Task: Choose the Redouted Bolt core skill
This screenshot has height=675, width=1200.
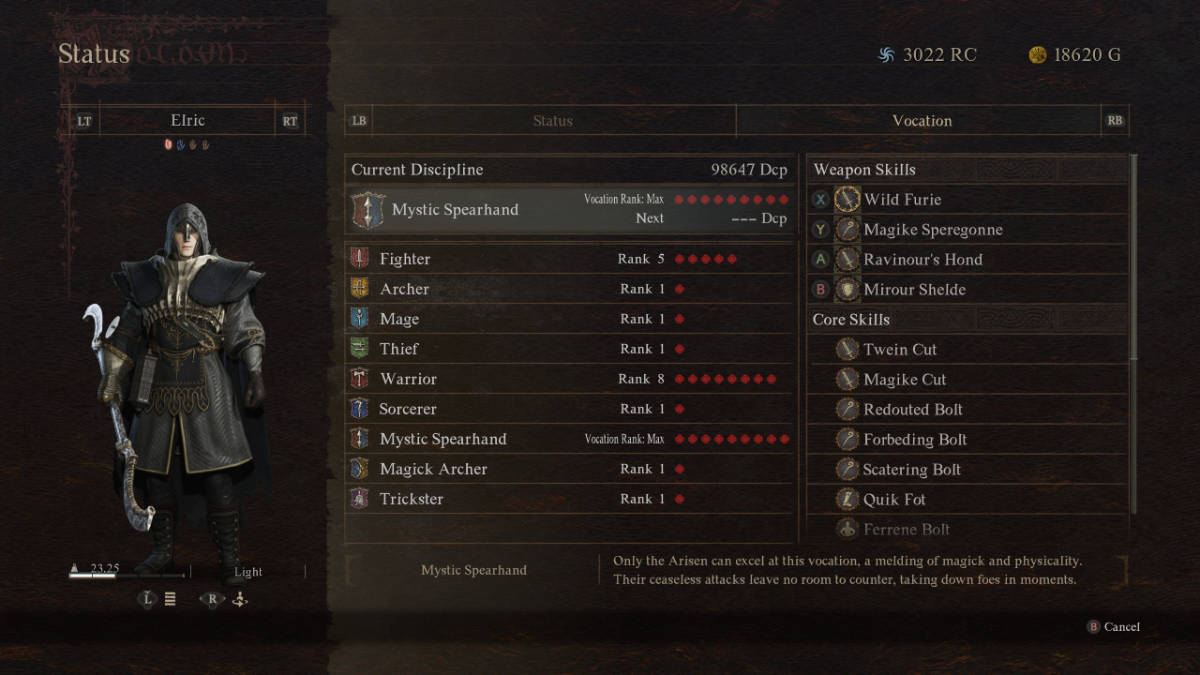Action: pyautogui.click(x=967, y=410)
